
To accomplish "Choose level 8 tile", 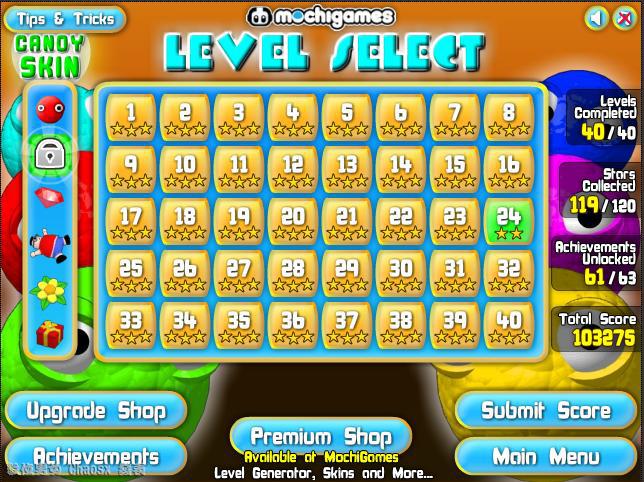I will pos(509,116).
